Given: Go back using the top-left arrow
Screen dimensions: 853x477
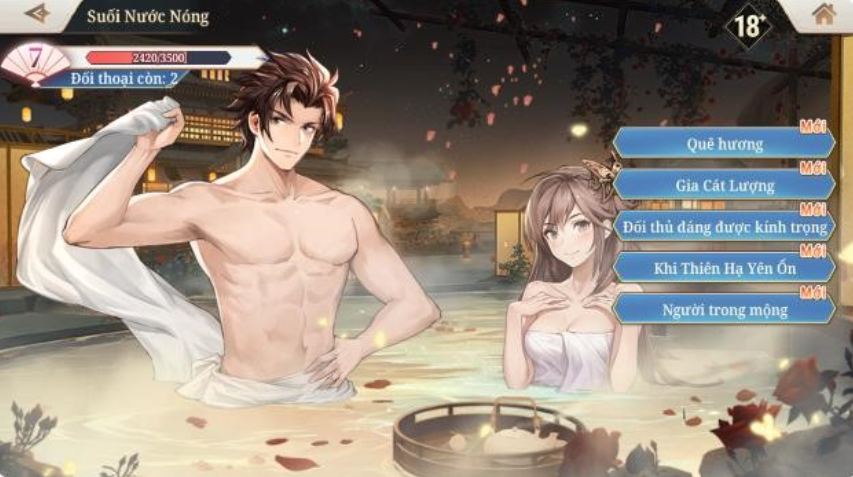Looking at the screenshot, I should [x=38, y=14].
